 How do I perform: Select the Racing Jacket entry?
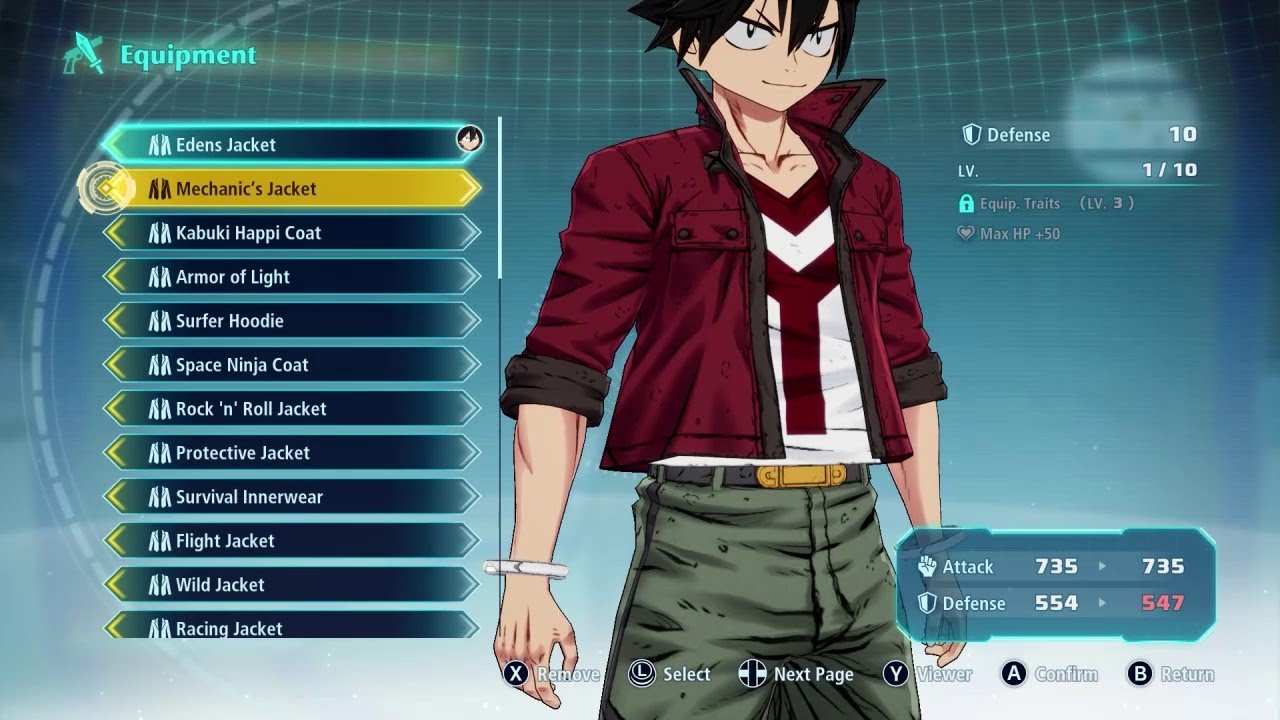(290, 627)
